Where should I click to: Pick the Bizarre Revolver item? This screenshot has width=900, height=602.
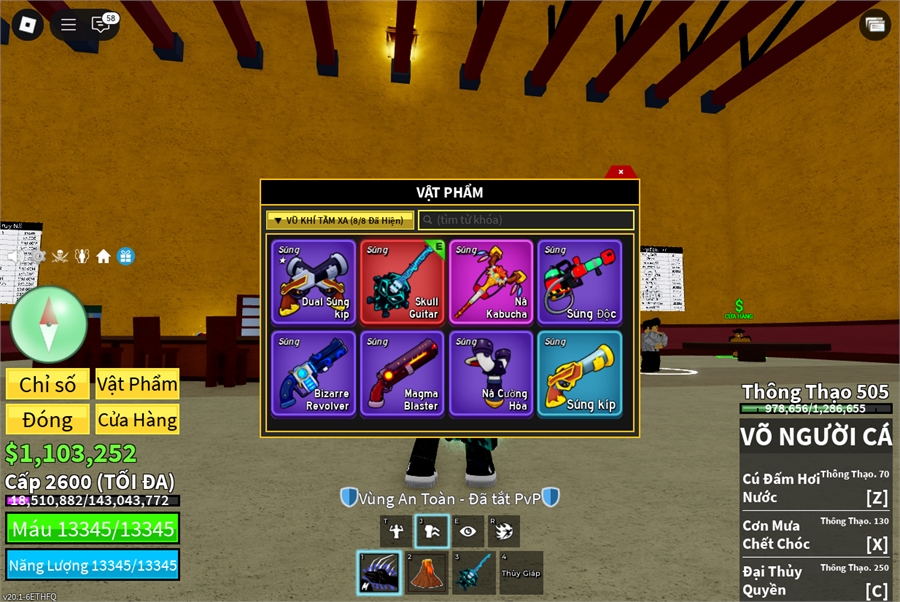pos(313,373)
